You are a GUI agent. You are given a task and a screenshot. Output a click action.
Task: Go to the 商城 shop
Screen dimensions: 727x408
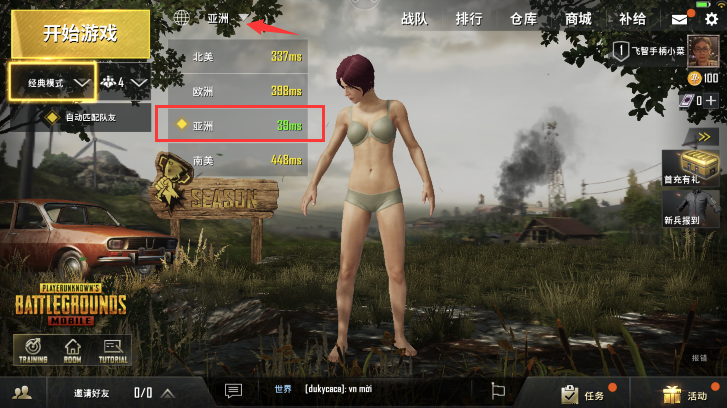pos(577,19)
